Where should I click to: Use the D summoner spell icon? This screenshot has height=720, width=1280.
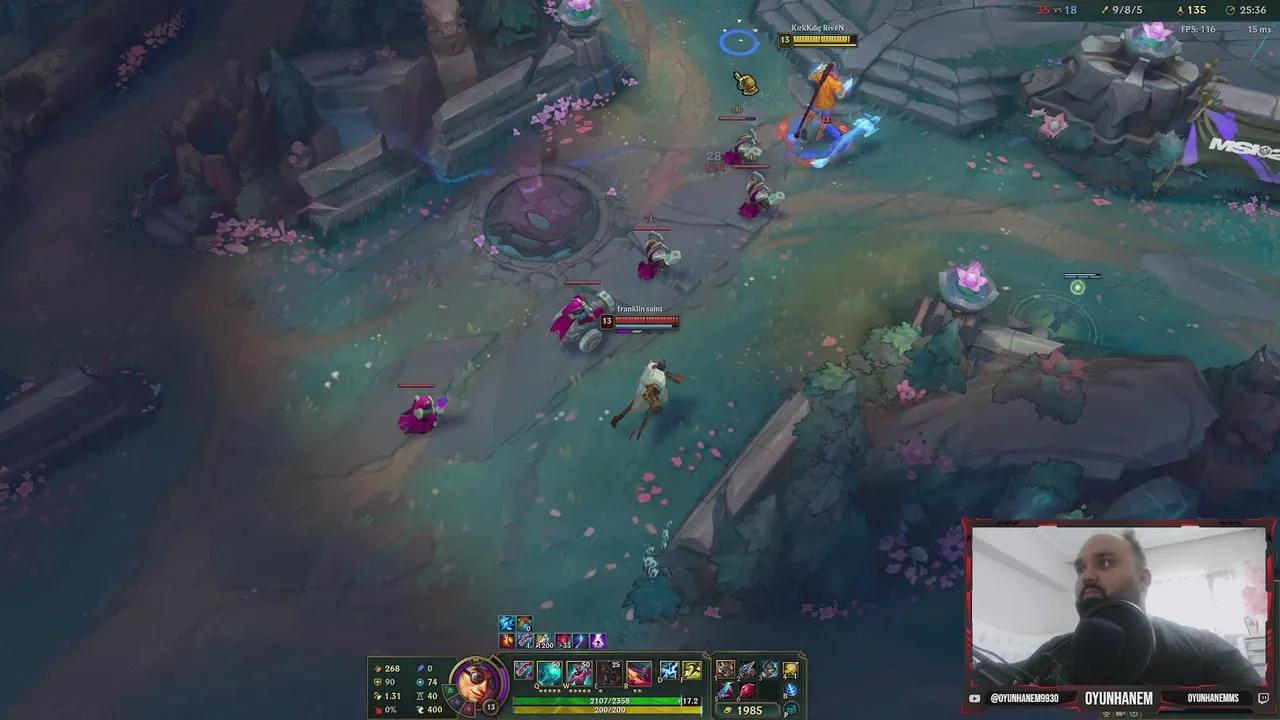click(x=668, y=669)
